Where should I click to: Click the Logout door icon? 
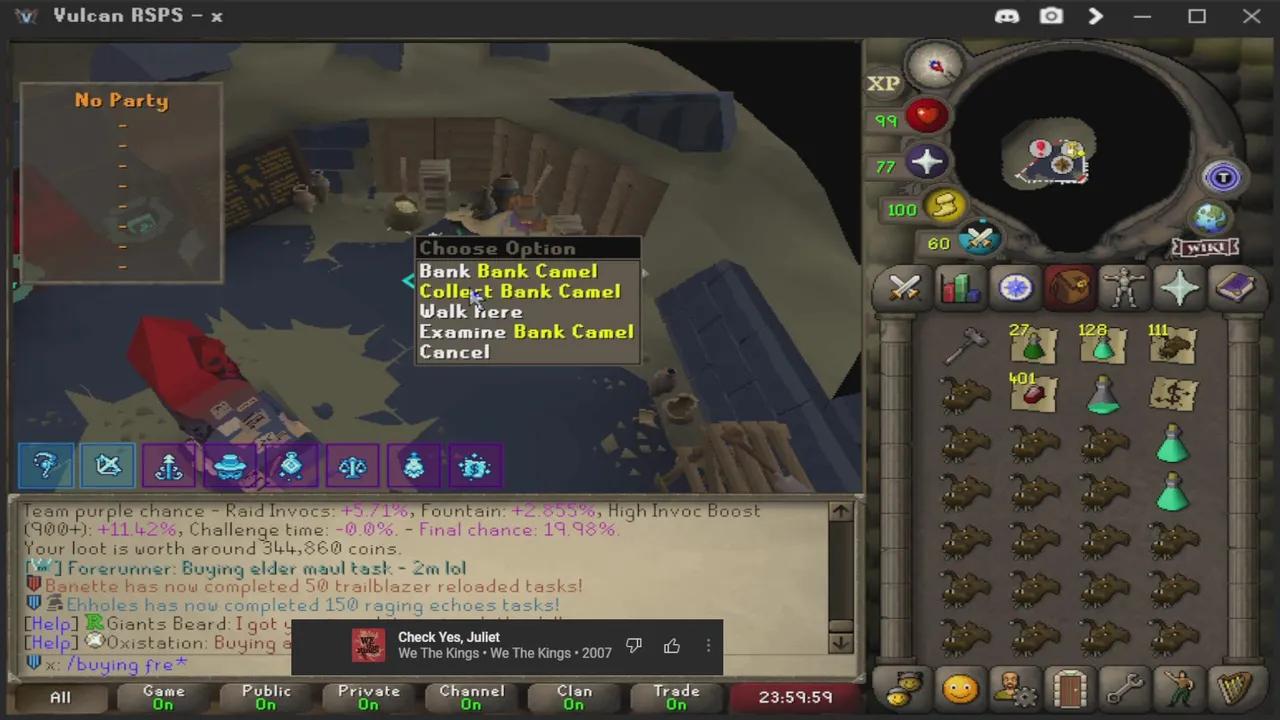click(x=1070, y=690)
